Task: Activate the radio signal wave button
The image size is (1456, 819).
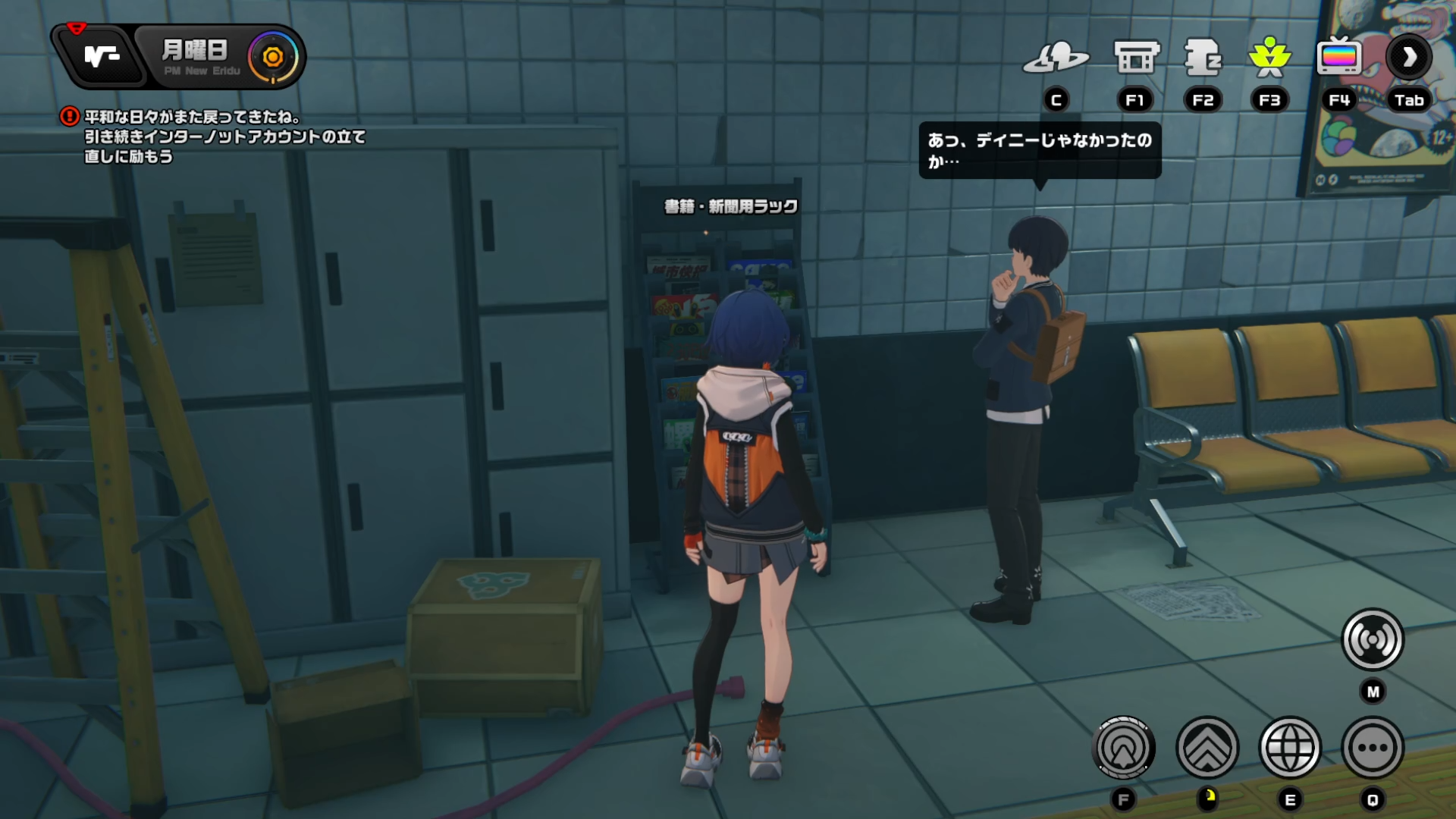Action: [1373, 640]
